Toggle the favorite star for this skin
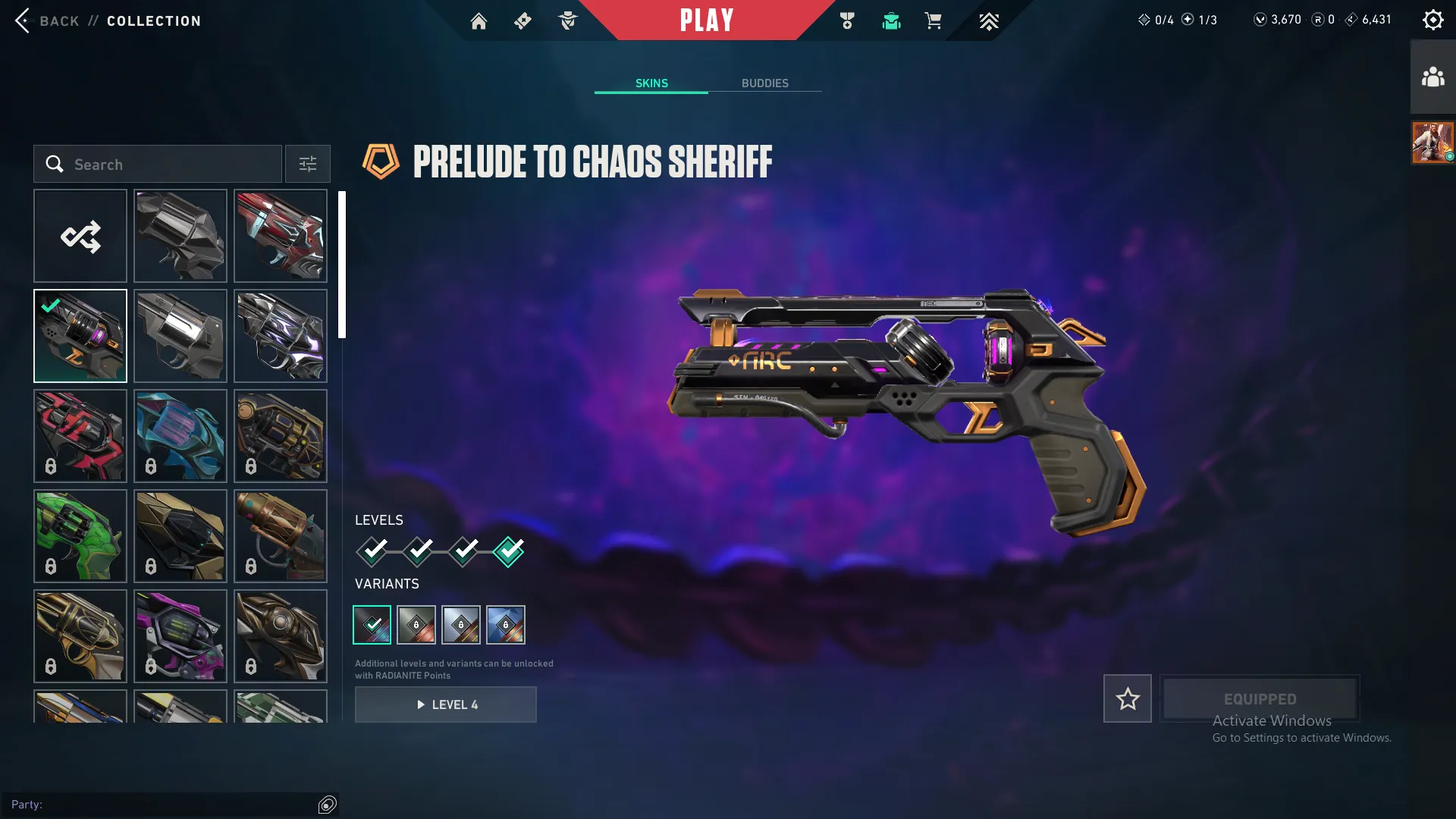 click(x=1127, y=698)
